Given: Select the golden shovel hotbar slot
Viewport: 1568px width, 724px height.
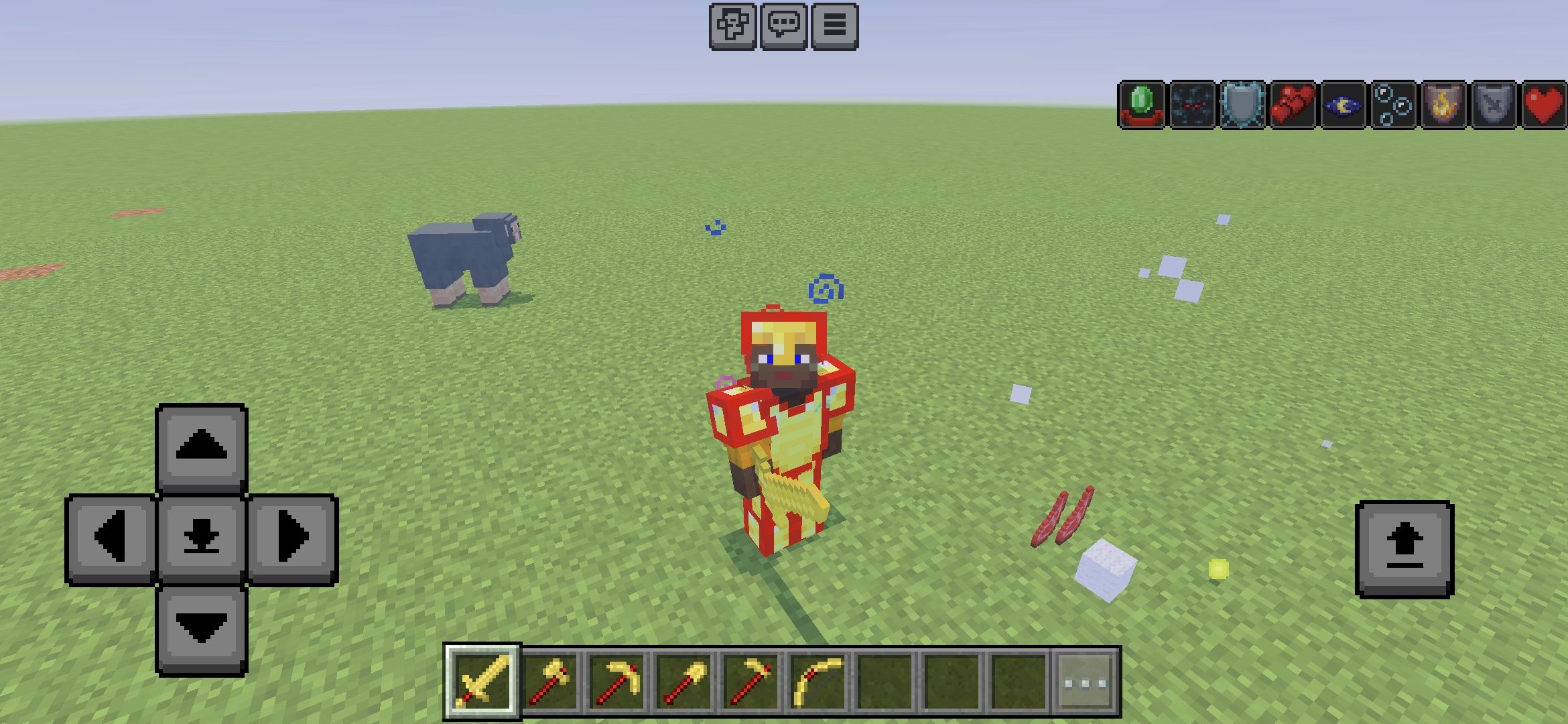Looking at the screenshot, I should (x=683, y=682).
